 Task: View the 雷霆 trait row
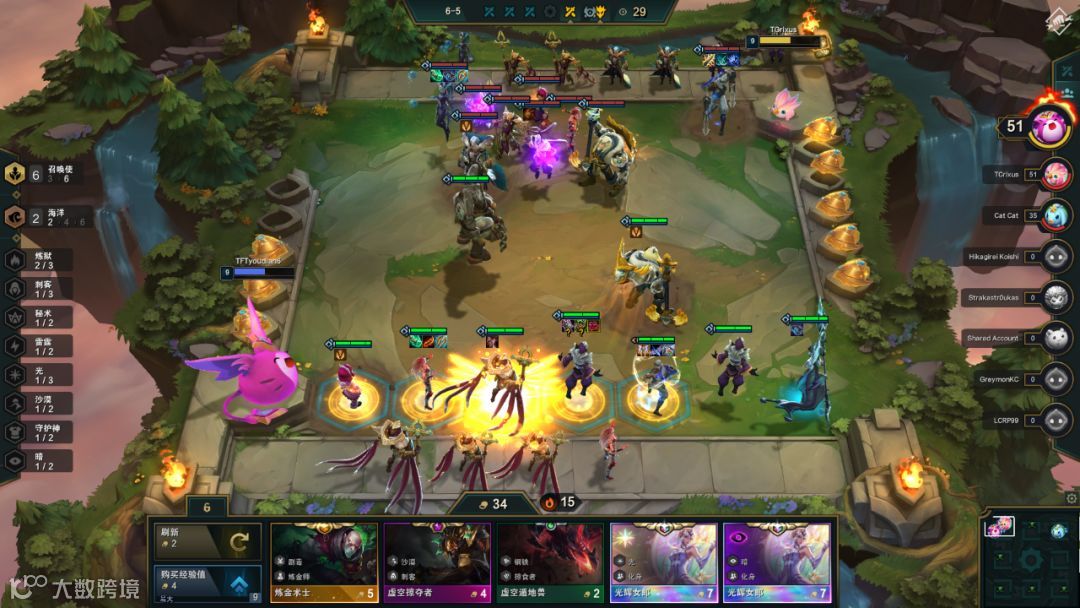click(40, 346)
